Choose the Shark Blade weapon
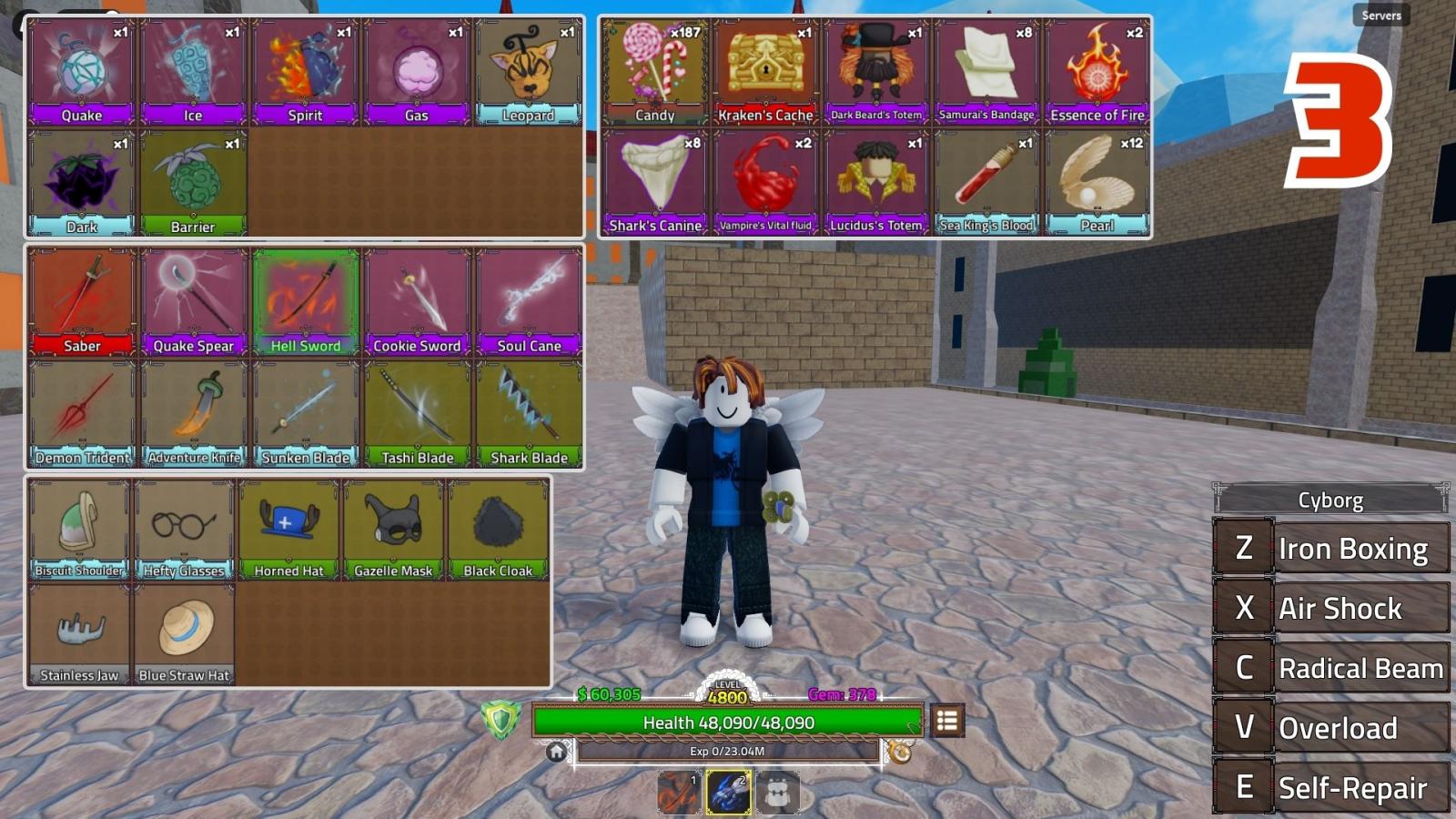This screenshot has width=1456, height=819. pyautogui.click(x=529, y=414)
